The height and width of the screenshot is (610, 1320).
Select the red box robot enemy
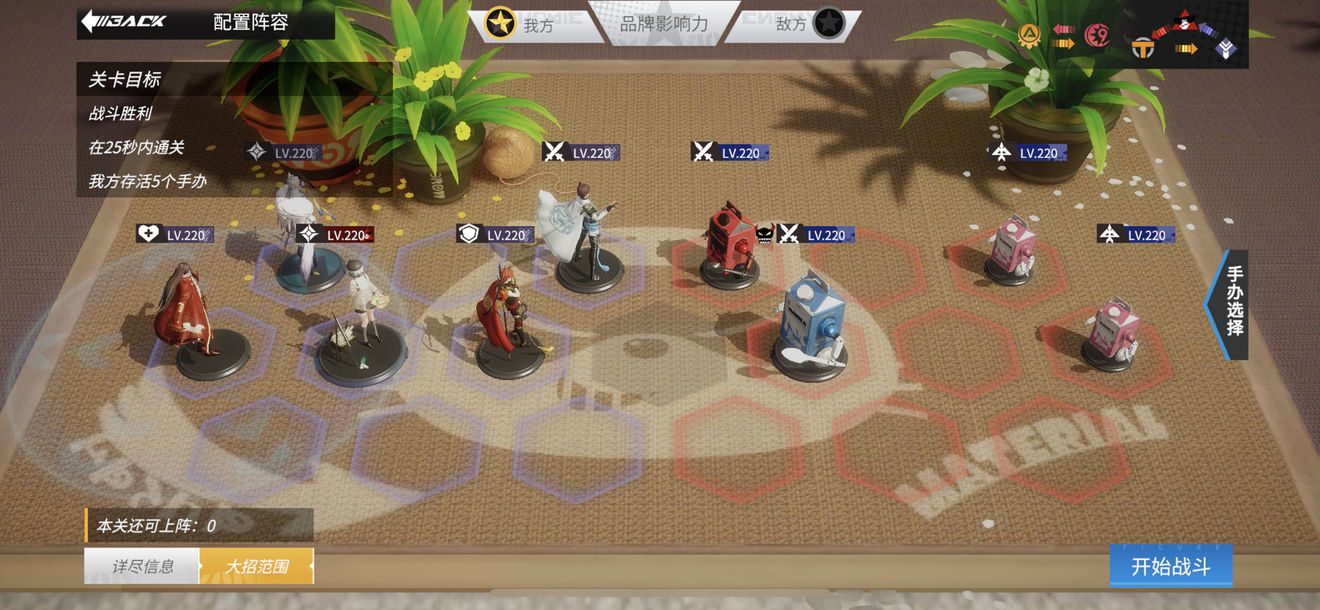(x=729, y=245)
